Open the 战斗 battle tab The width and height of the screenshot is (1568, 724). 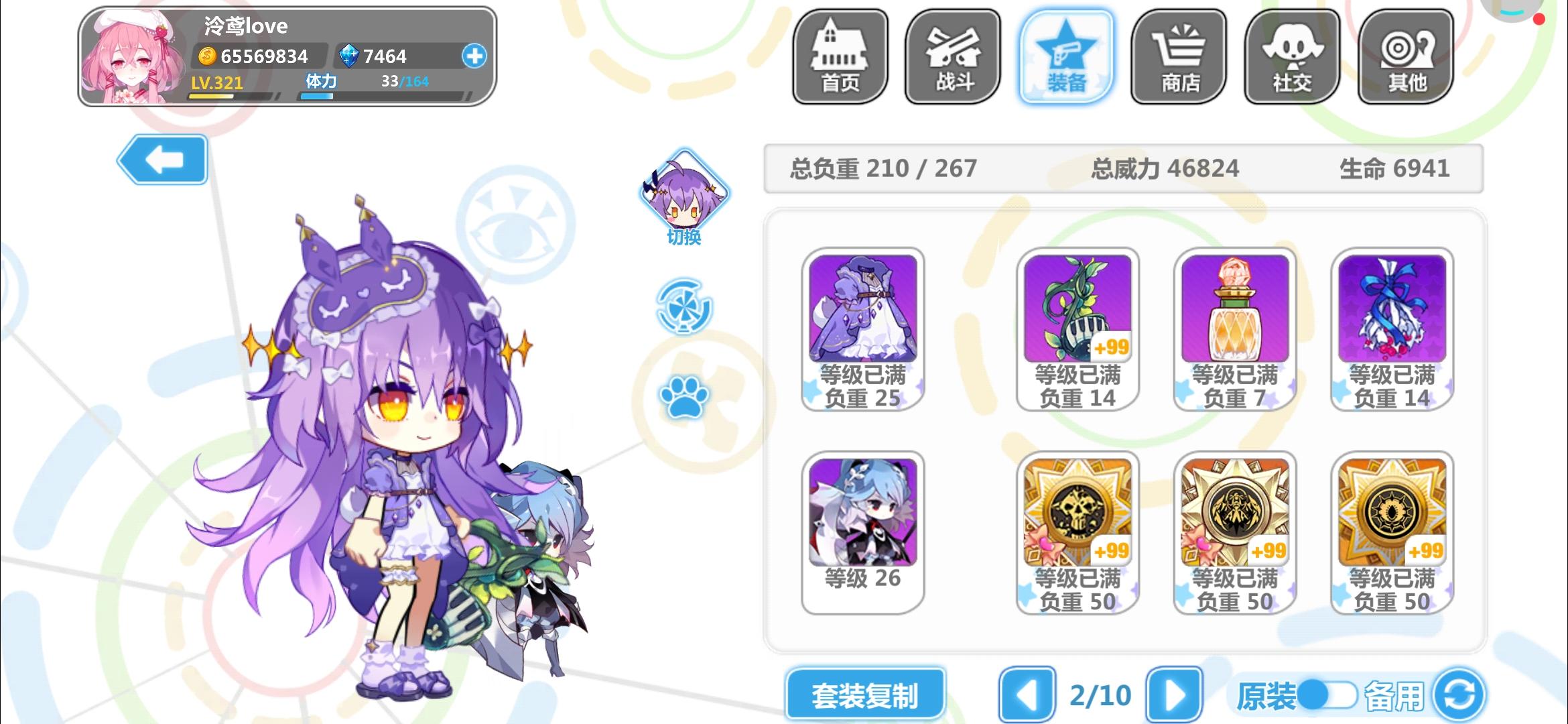pos(953,57)
